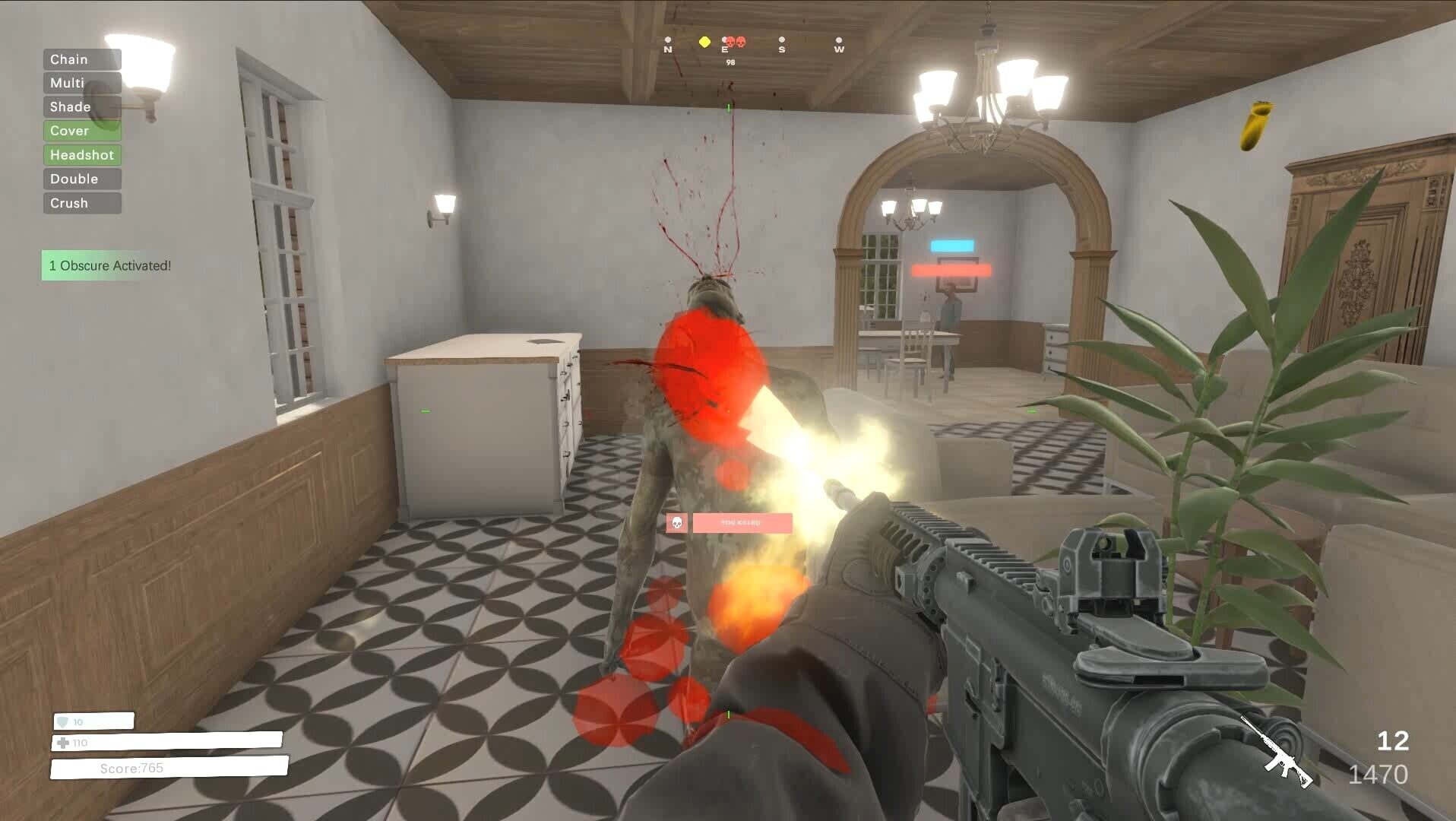Viewport: 1456px width, 821px height.
Task: Click the N compass waypoint dot
Action: (x=668, y=40)
